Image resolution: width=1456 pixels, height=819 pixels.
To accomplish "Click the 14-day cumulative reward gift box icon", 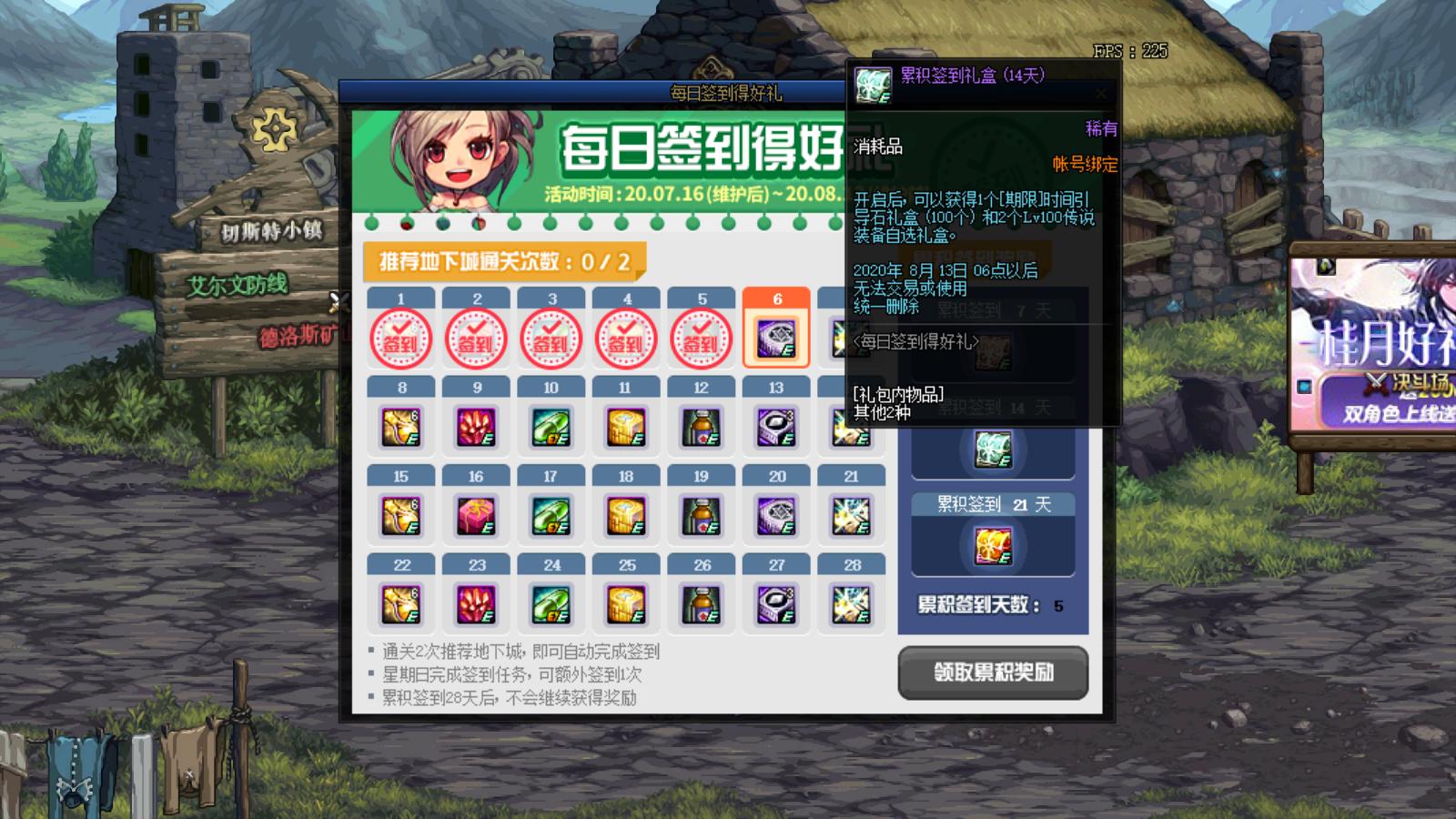I will click(992, 448).
